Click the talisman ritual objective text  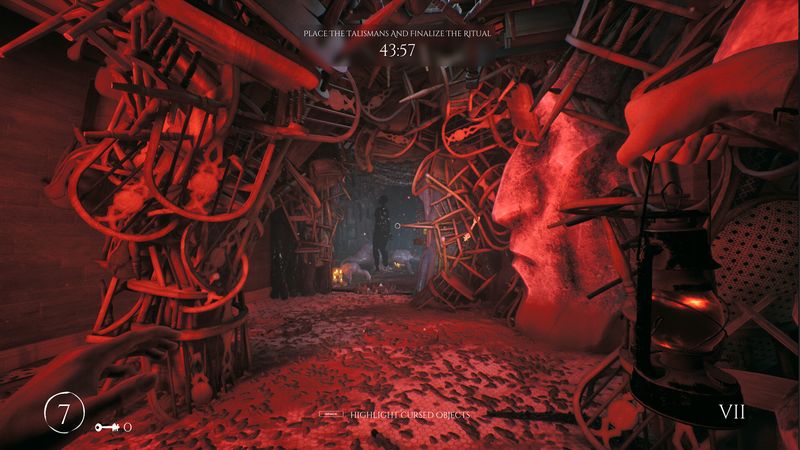click(x=400, y=33)
